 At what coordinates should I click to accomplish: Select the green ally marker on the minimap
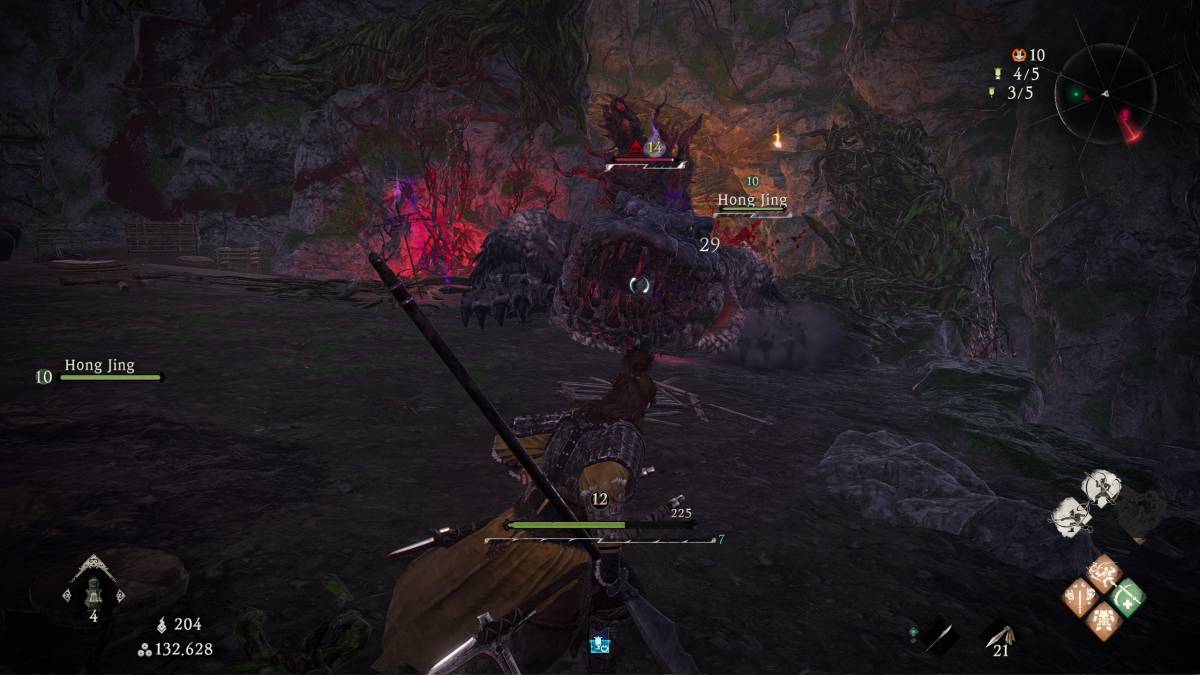(1077, 96)
